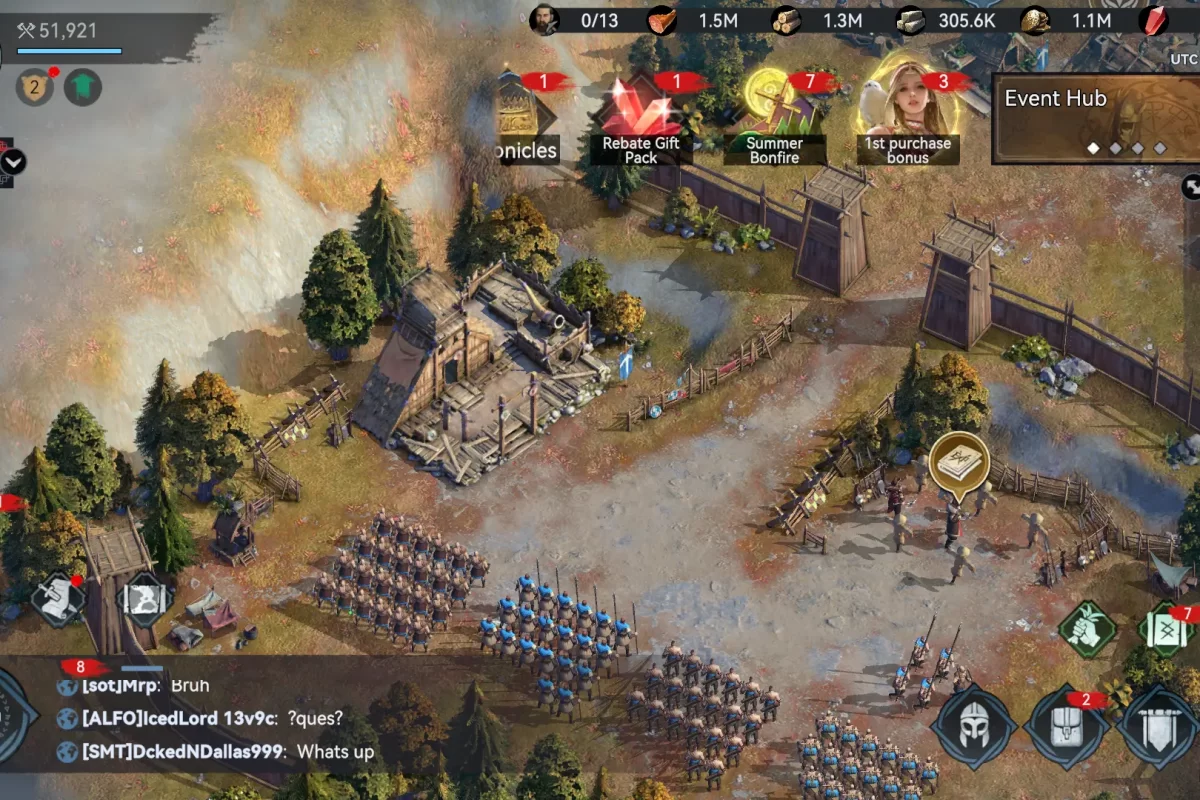
Task: Click the green shirt icon
Action: pos(83,88)
